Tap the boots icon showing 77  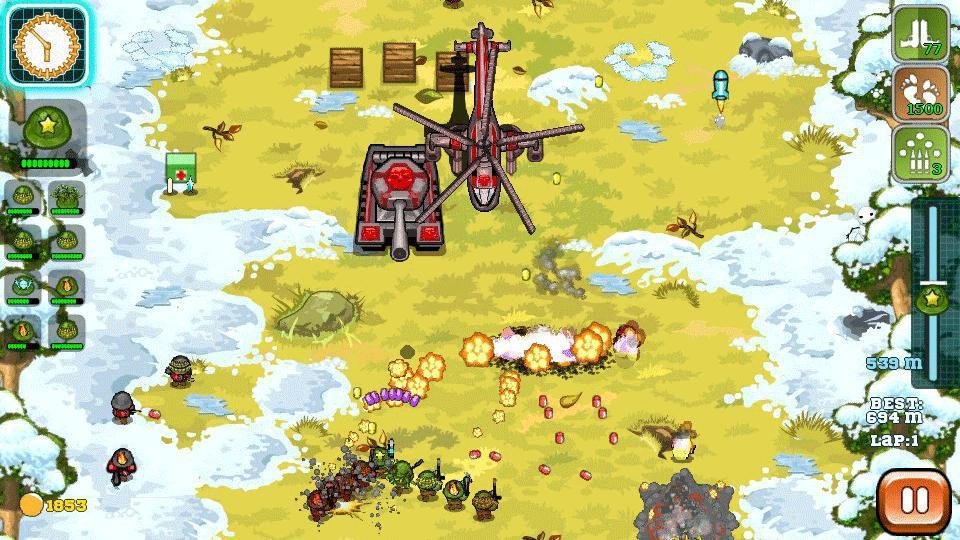coord(920,33)
